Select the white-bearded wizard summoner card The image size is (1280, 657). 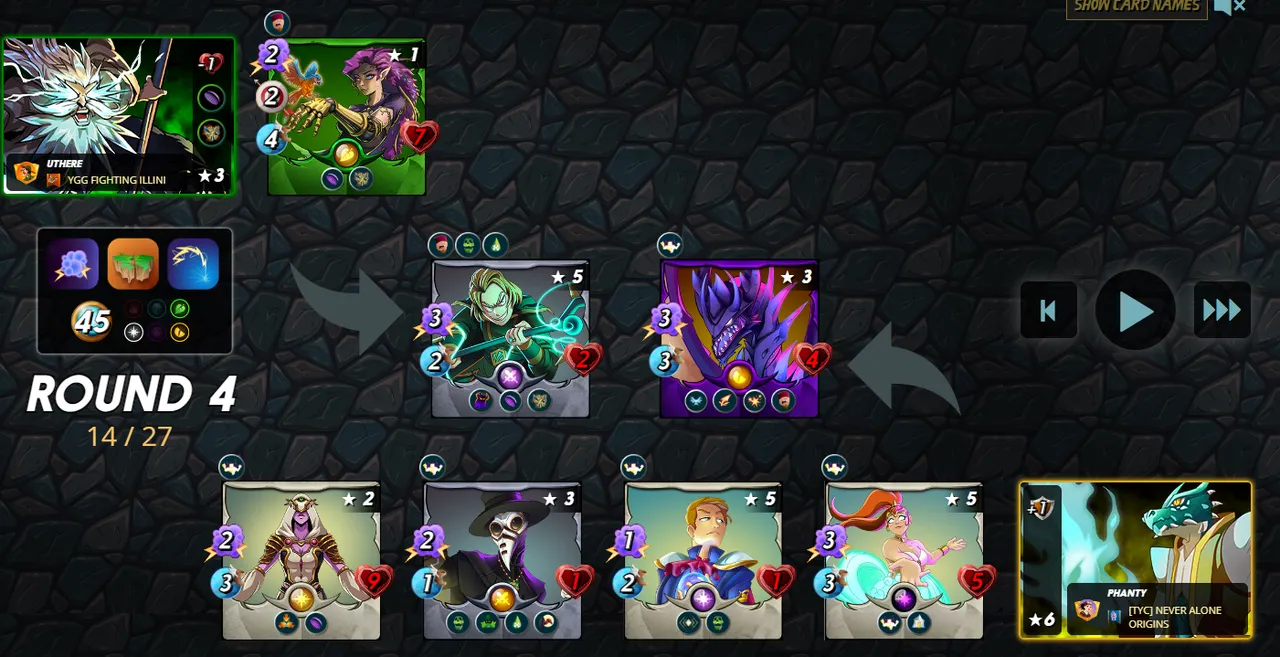[x=118, y=115]
